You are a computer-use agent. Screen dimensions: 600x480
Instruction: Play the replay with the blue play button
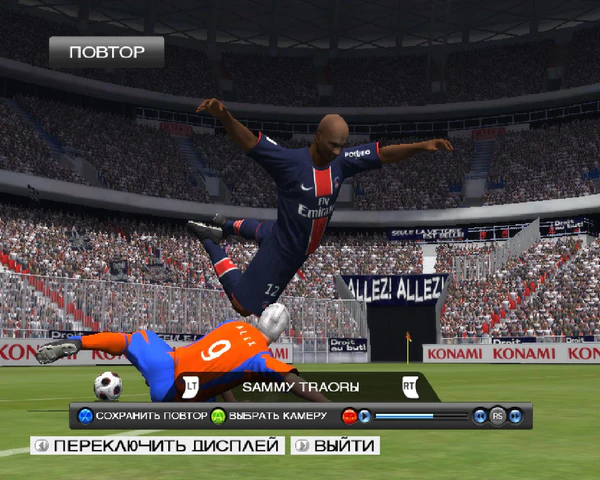coord(365,415)
